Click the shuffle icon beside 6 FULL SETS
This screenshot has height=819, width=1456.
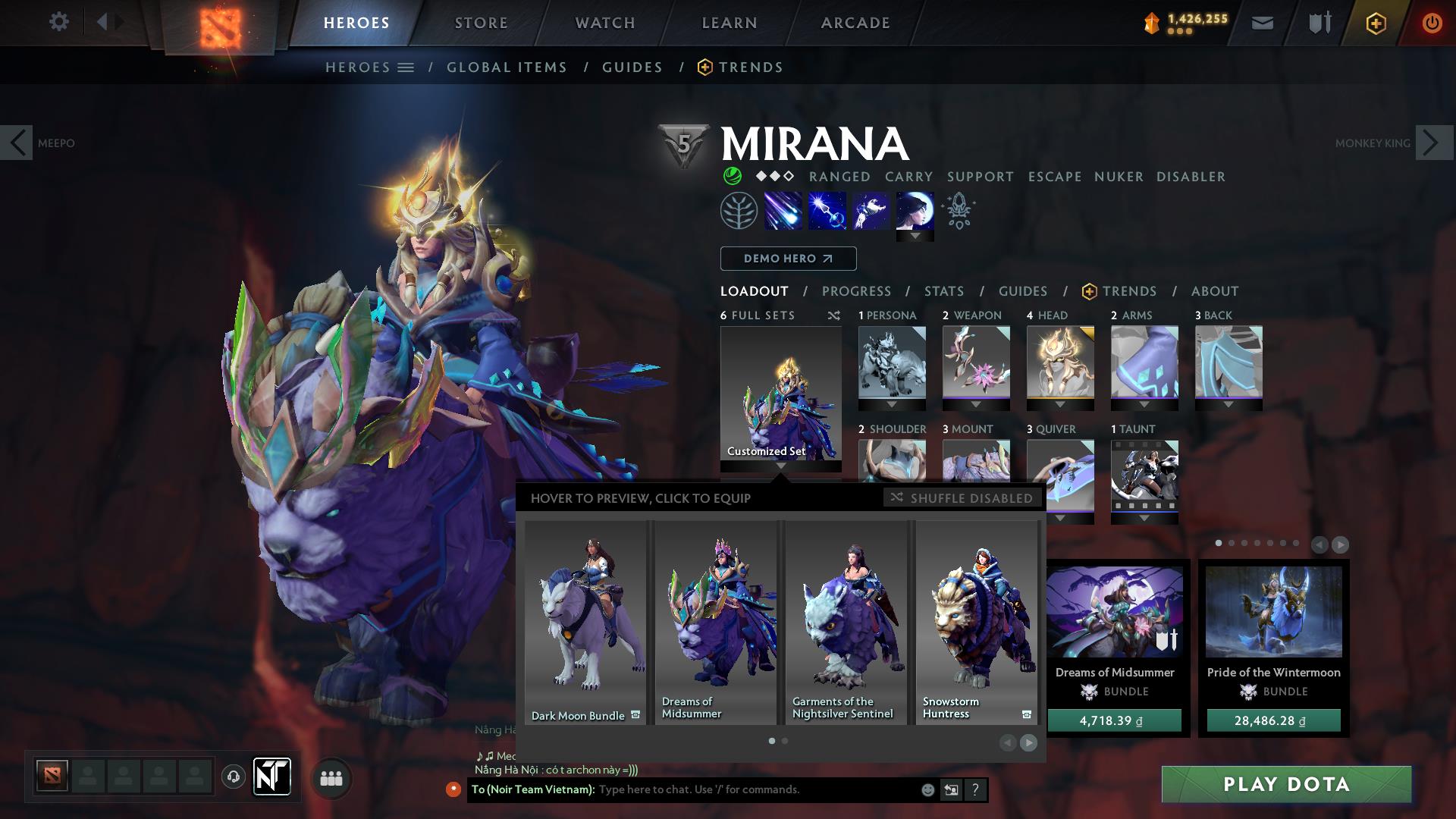pos(833,315)
